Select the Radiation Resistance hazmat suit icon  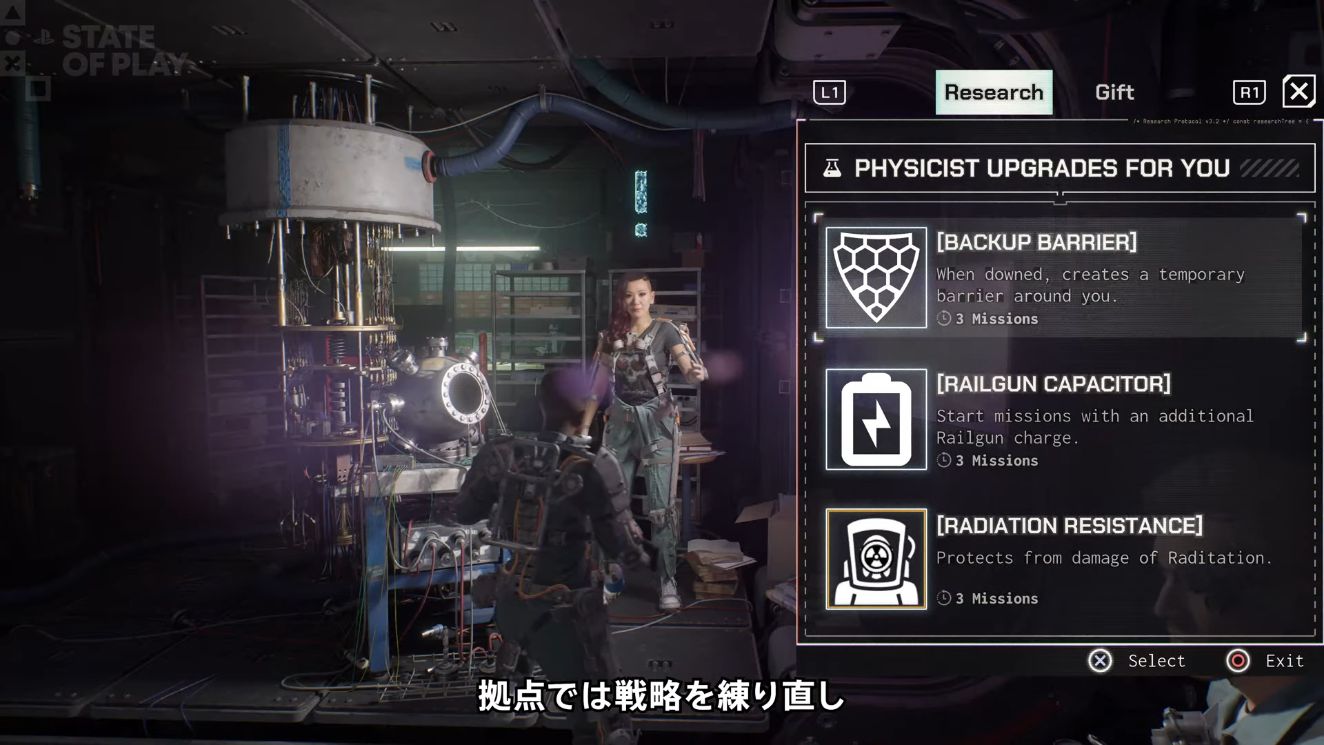coord(876,559)
